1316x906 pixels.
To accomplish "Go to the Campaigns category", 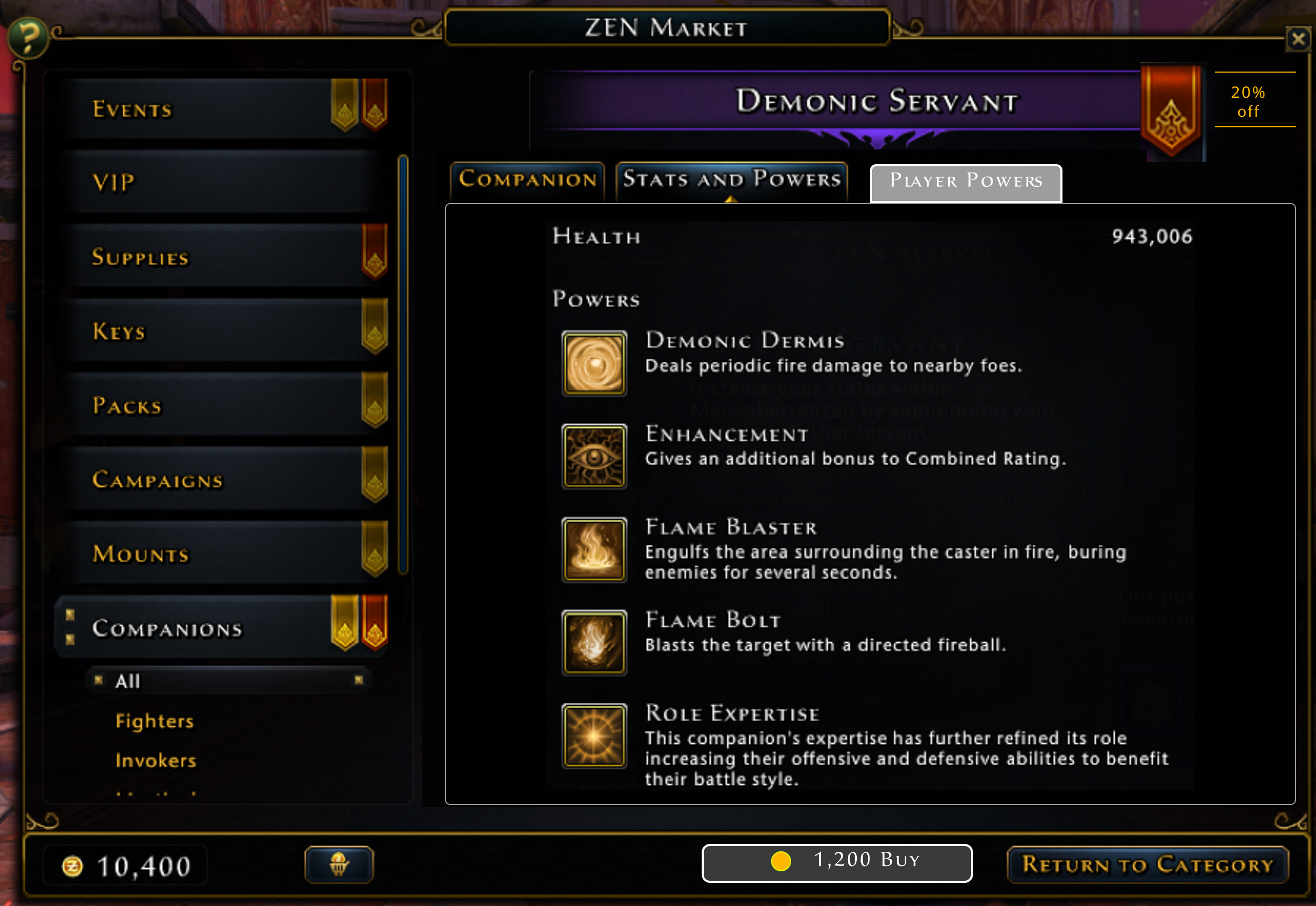I will click(221, 480).
